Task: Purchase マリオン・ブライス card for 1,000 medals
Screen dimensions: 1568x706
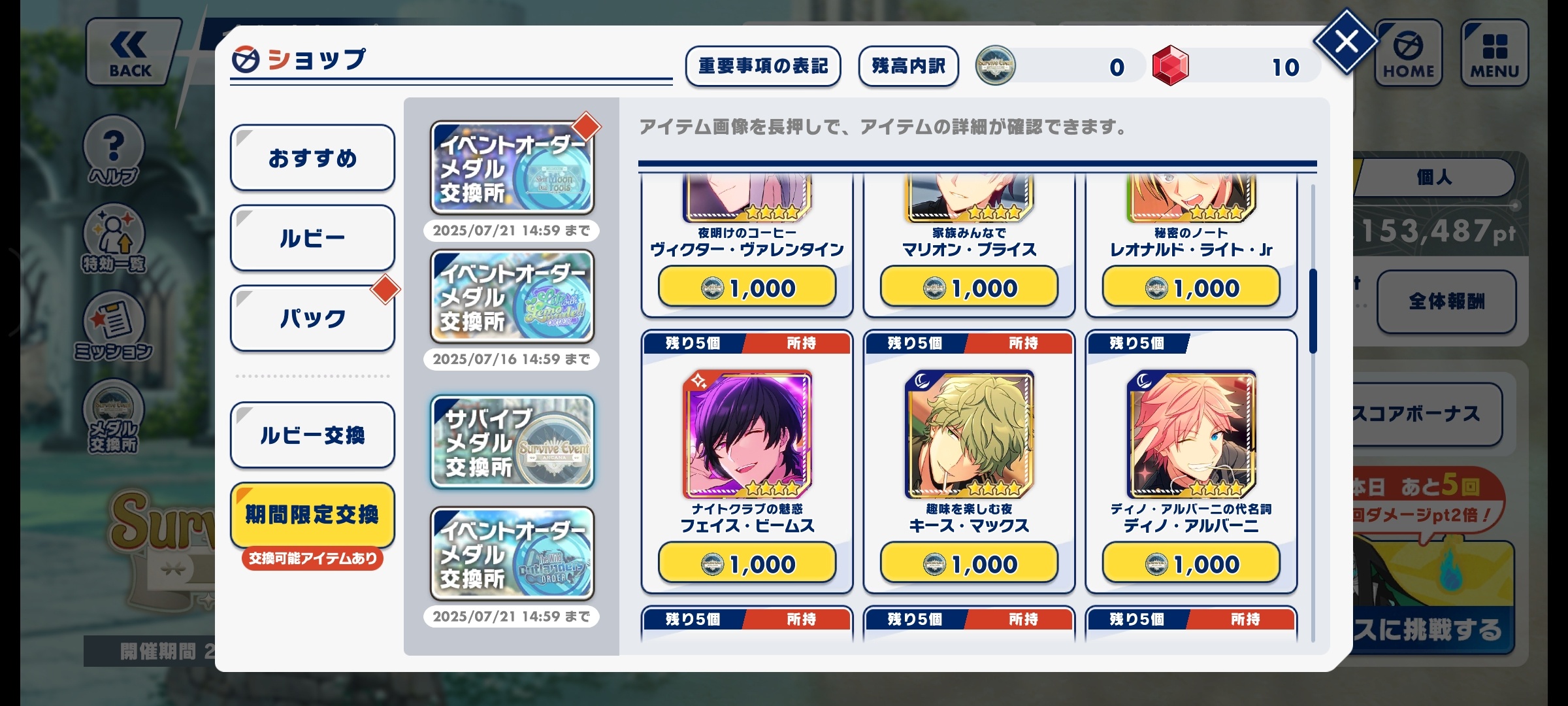Action: click(x=969, y=288)
